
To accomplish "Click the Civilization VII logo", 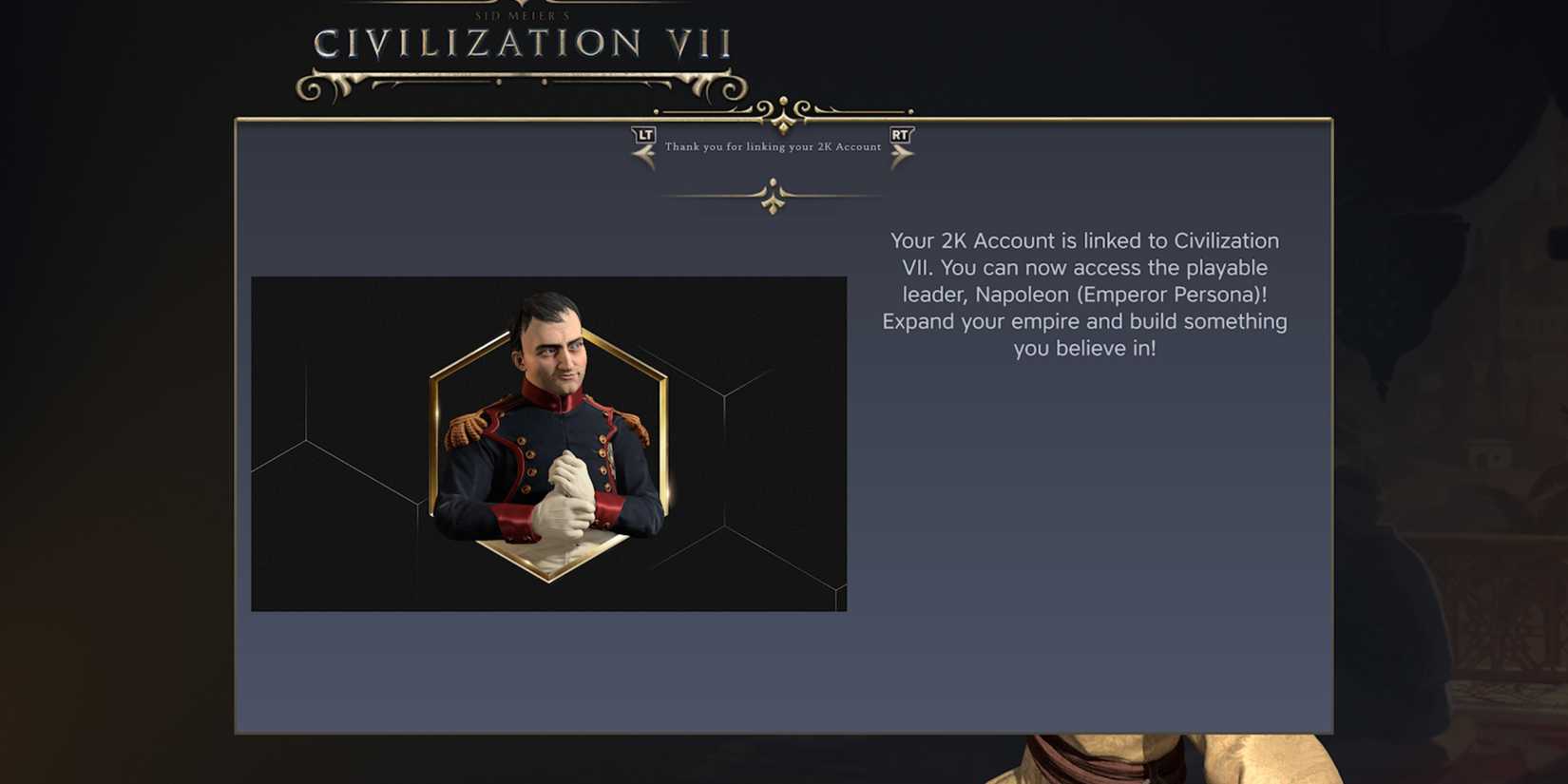I will point(523,43).
